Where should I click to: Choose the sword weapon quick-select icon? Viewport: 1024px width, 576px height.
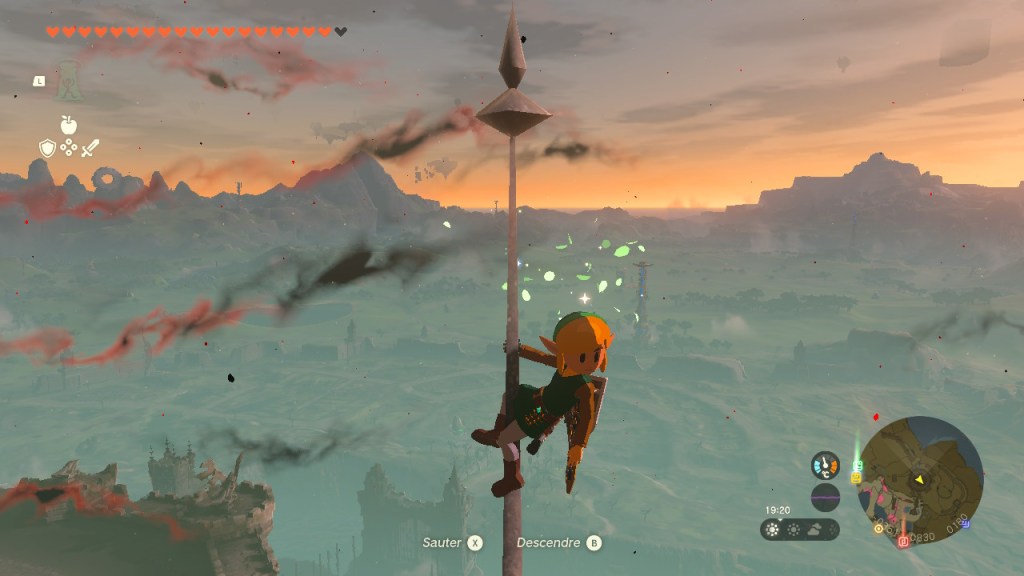click(x=90, y=149)
